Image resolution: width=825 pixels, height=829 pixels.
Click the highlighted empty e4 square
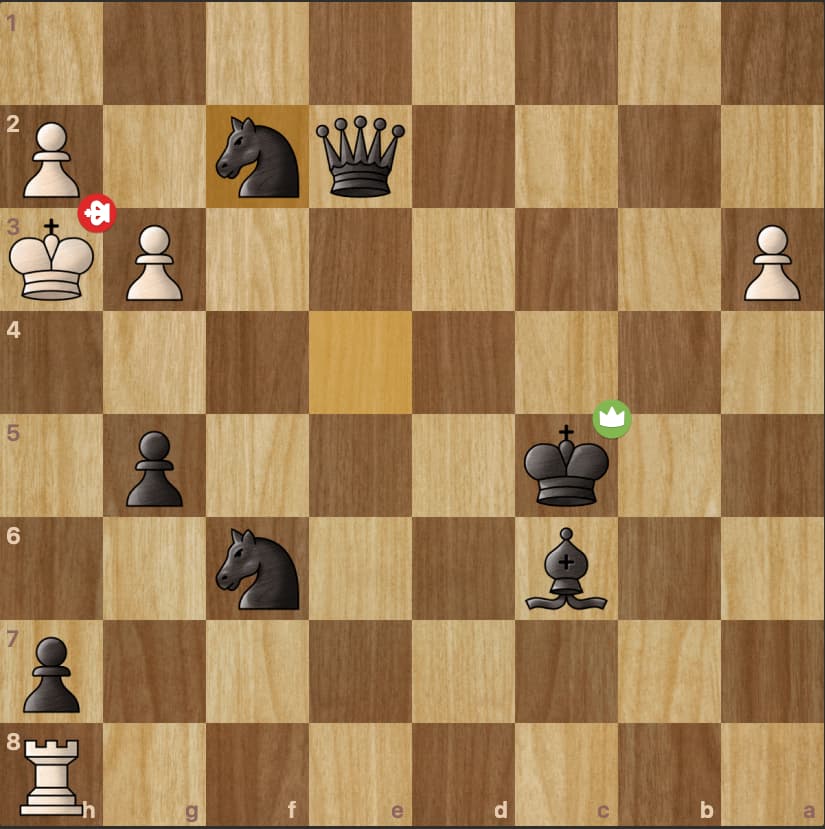(x=360, y=362)
